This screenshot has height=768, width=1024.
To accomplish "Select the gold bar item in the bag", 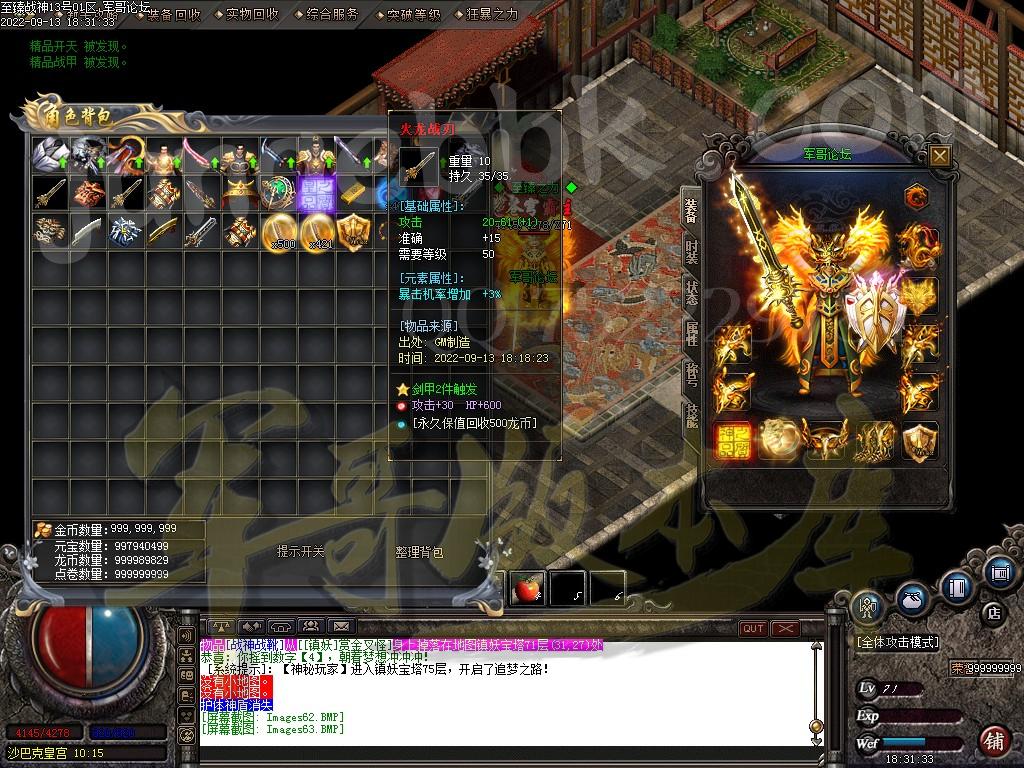I will point(352,192).
